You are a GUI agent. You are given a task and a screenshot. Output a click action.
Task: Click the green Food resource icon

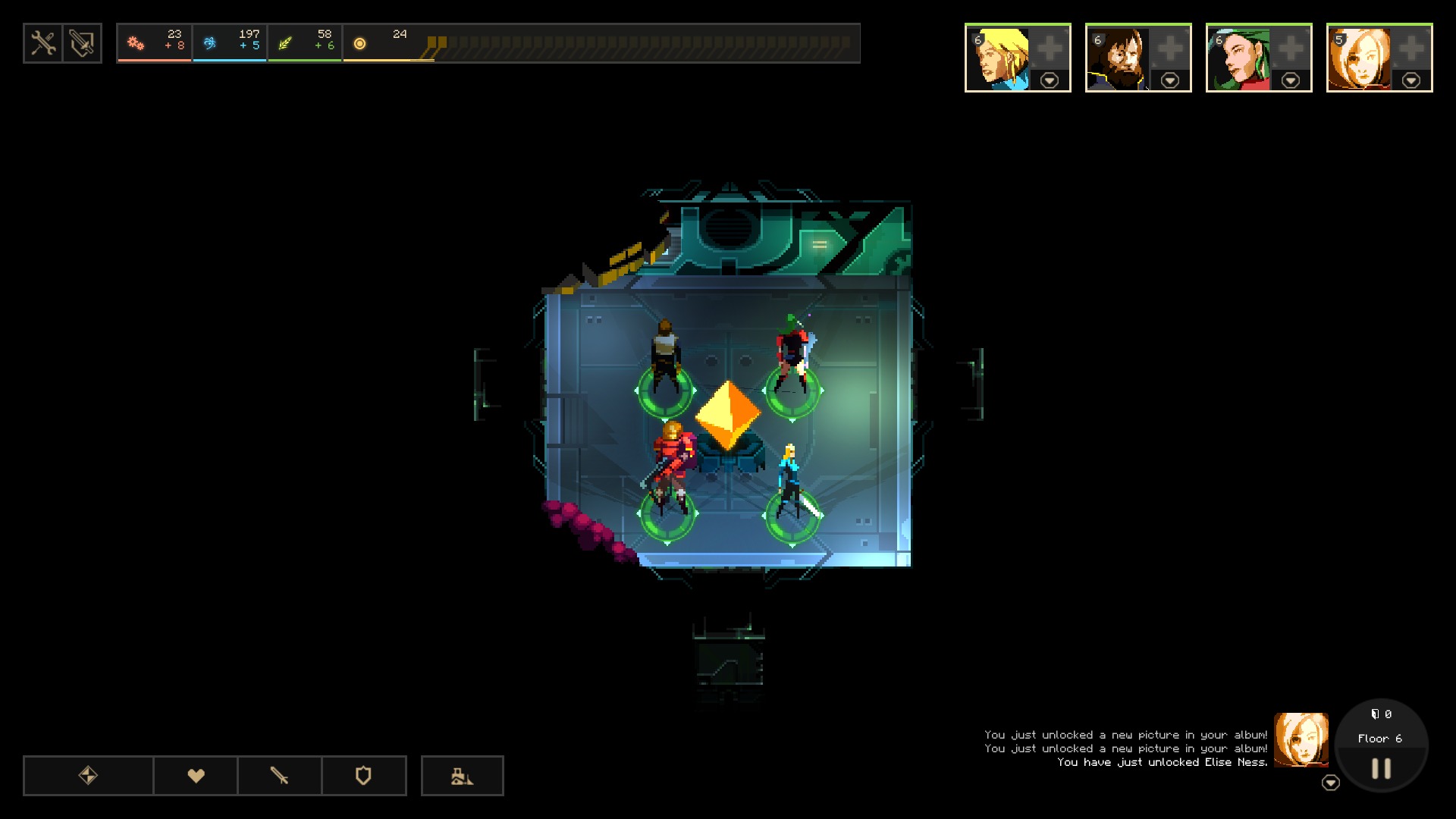(x=287, y=43)
